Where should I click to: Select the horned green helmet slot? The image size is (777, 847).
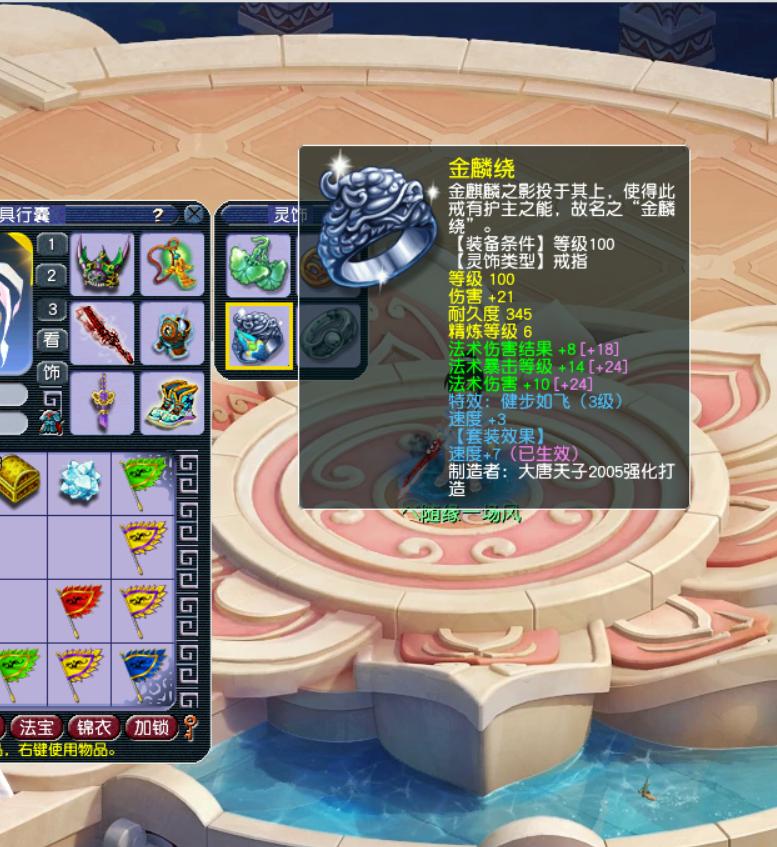pyautogui.click(x=102, y=264)
